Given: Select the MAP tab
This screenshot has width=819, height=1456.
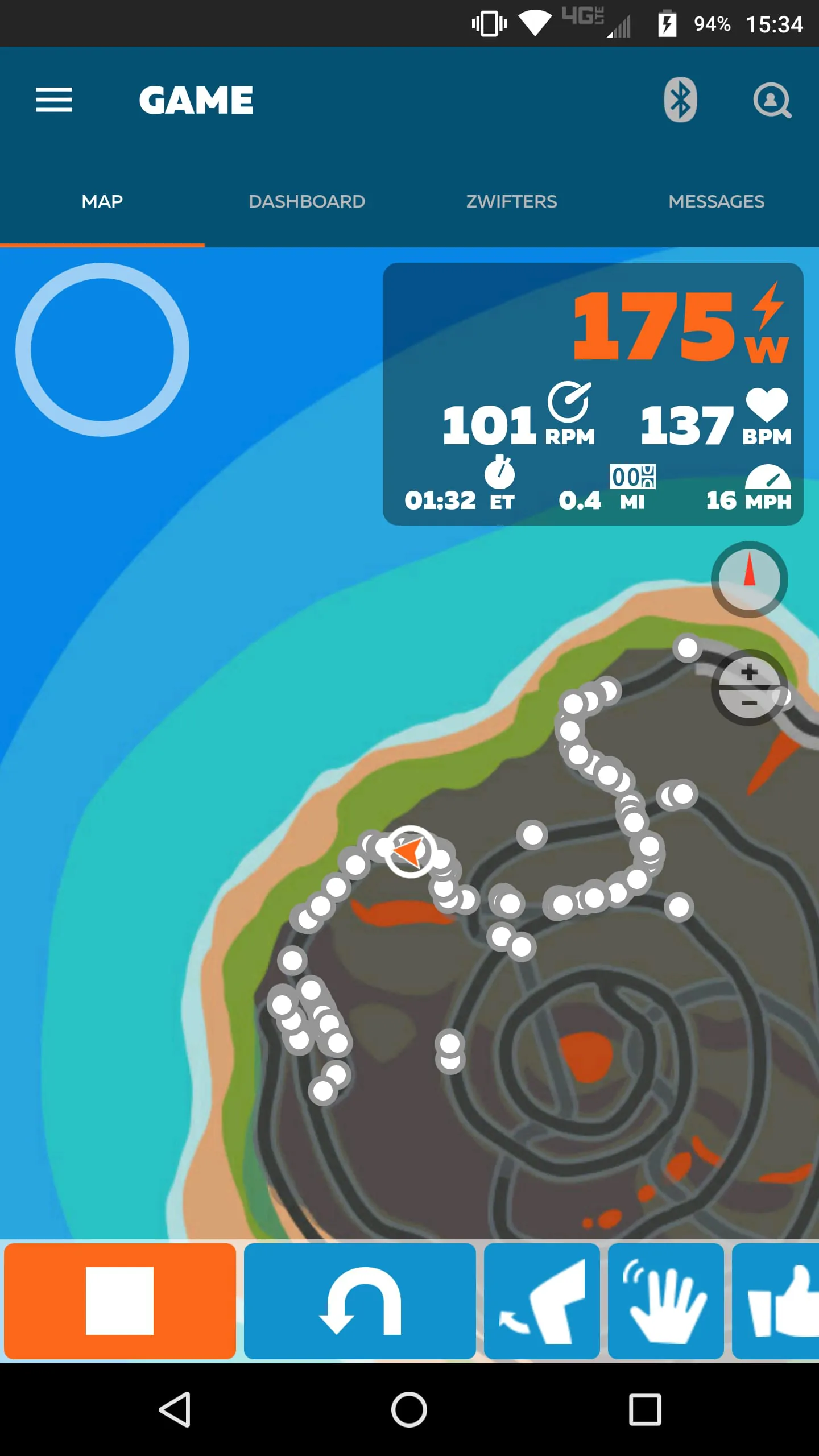Looking at the screenshot, I should [x=102, y=201].
